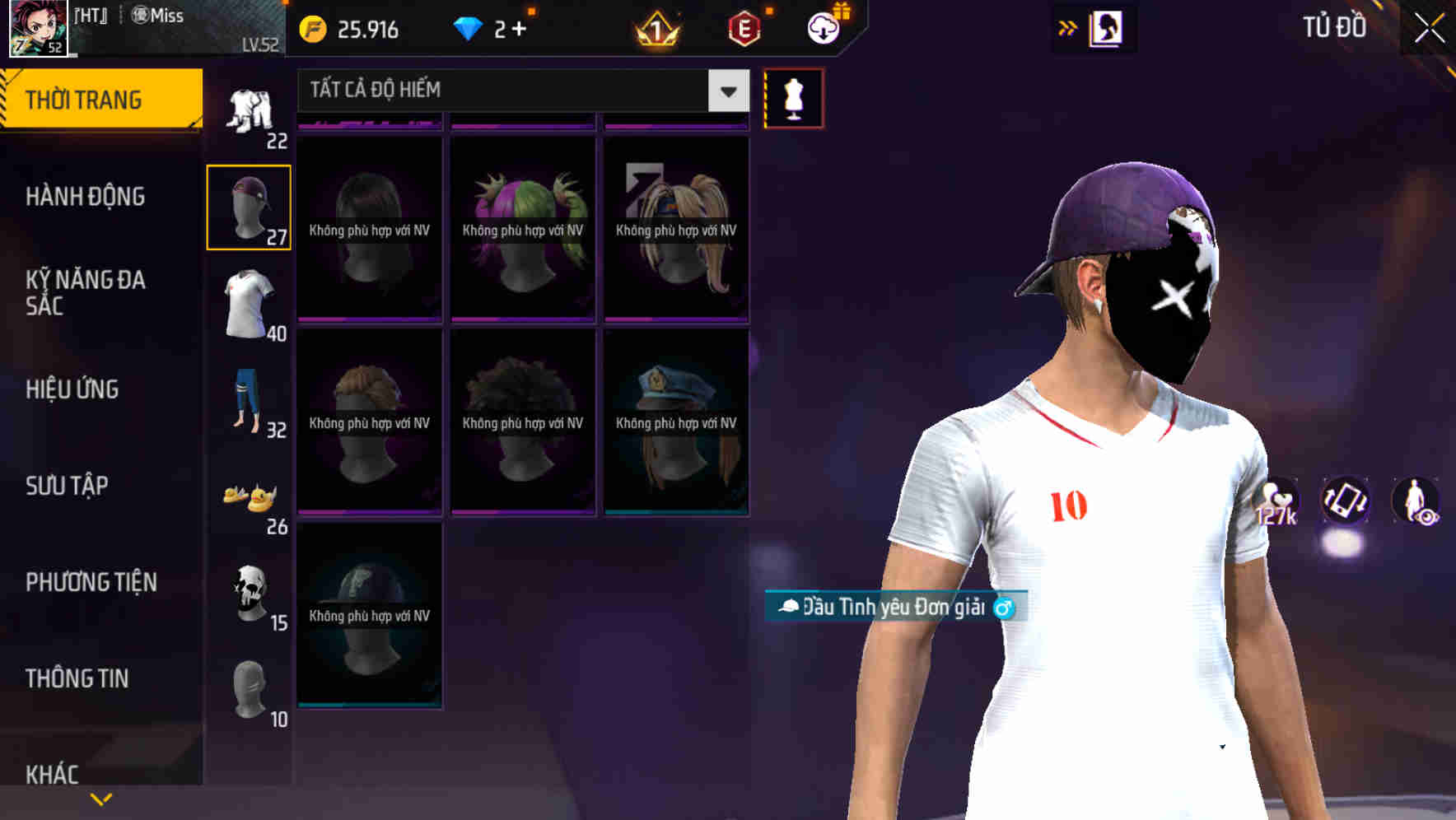The height and width of the screenshot is (820, 1456).
Task: Click the diamond currency icon
Action: click(x=469, y=27)
